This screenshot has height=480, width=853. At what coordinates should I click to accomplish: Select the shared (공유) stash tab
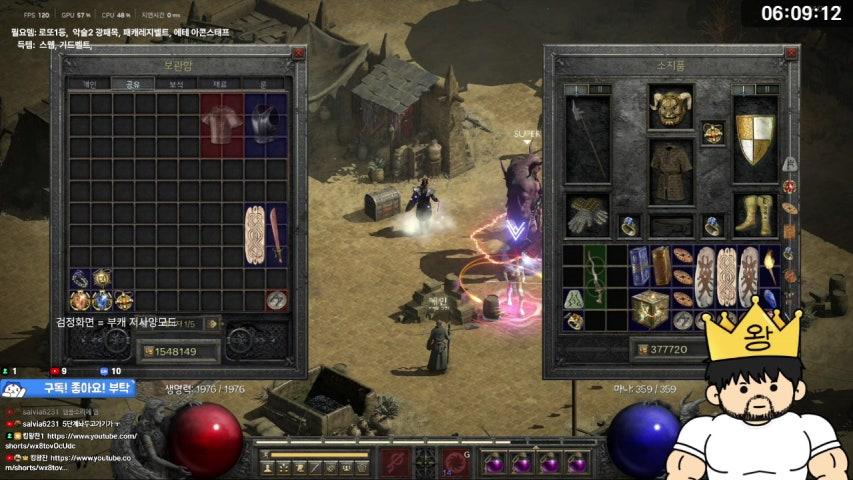tap(132, 84)
